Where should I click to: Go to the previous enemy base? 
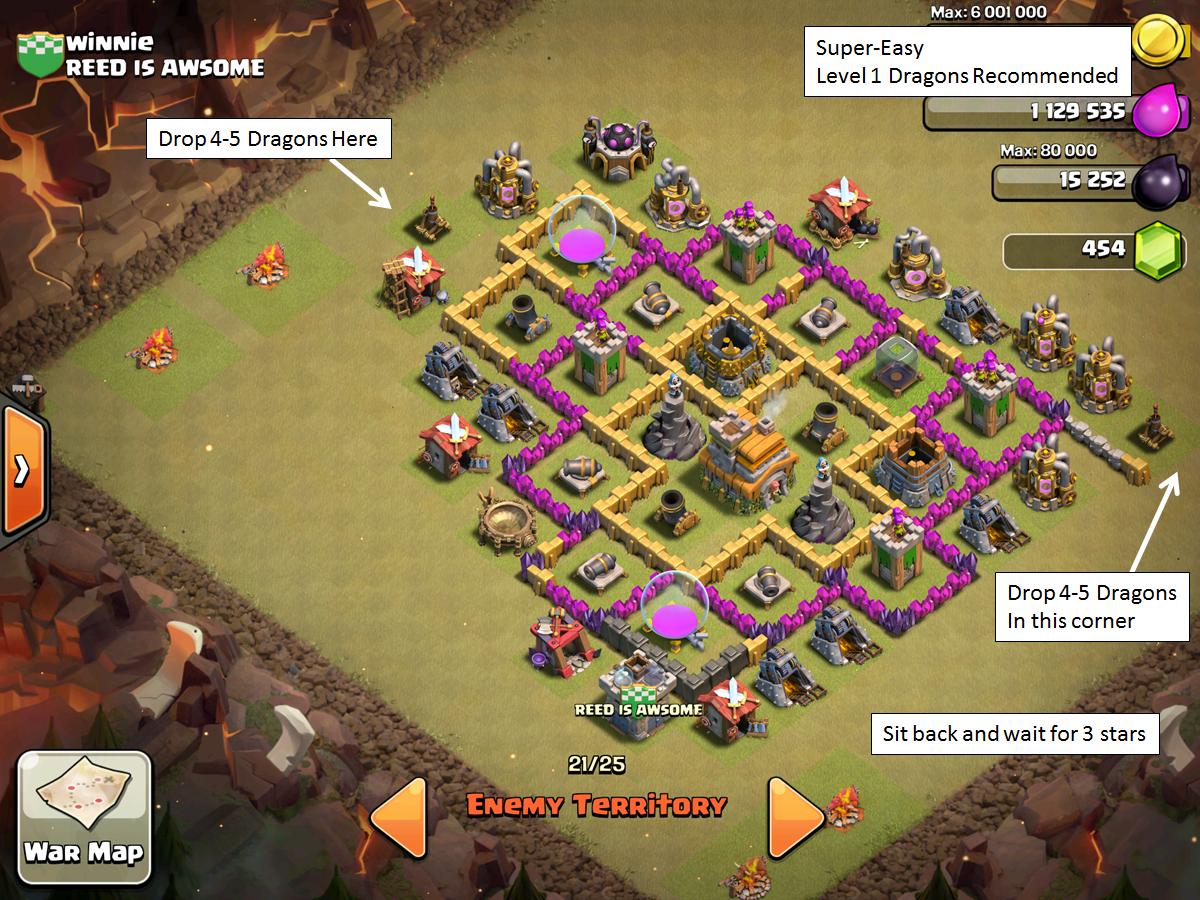[x=398, y=816]
